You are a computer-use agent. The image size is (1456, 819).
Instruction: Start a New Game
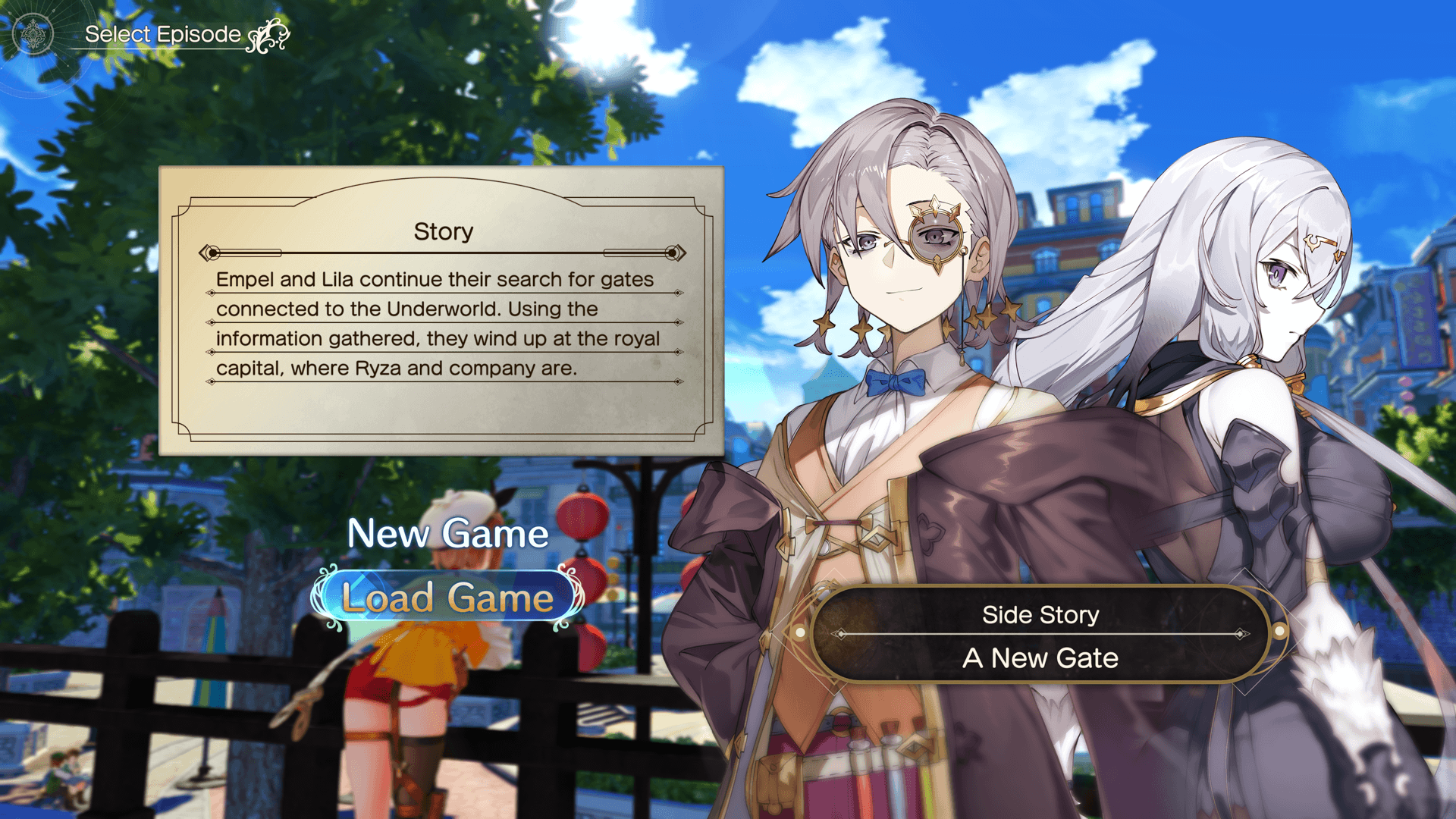[447, 533]
